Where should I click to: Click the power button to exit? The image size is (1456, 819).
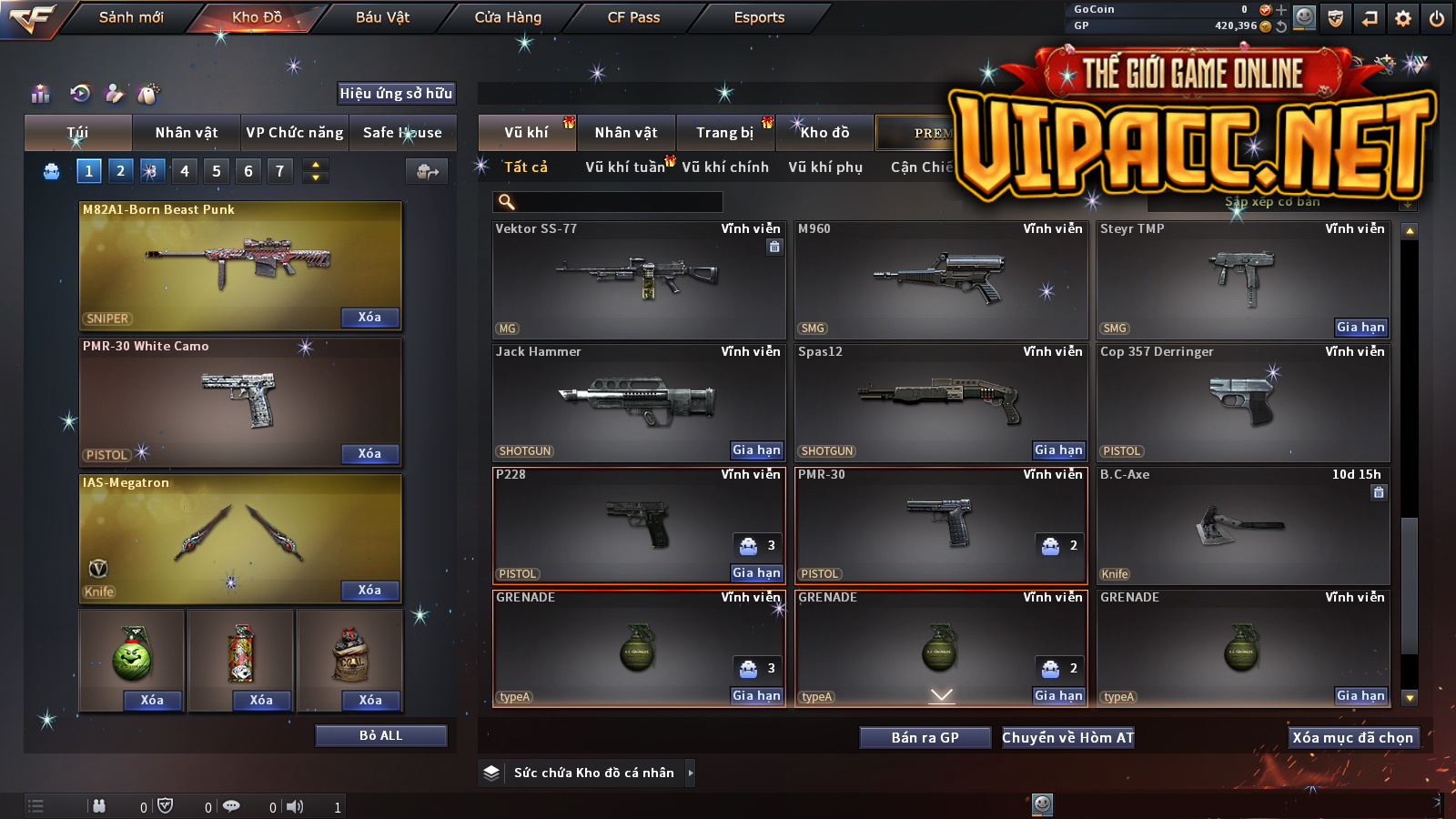1437,18
